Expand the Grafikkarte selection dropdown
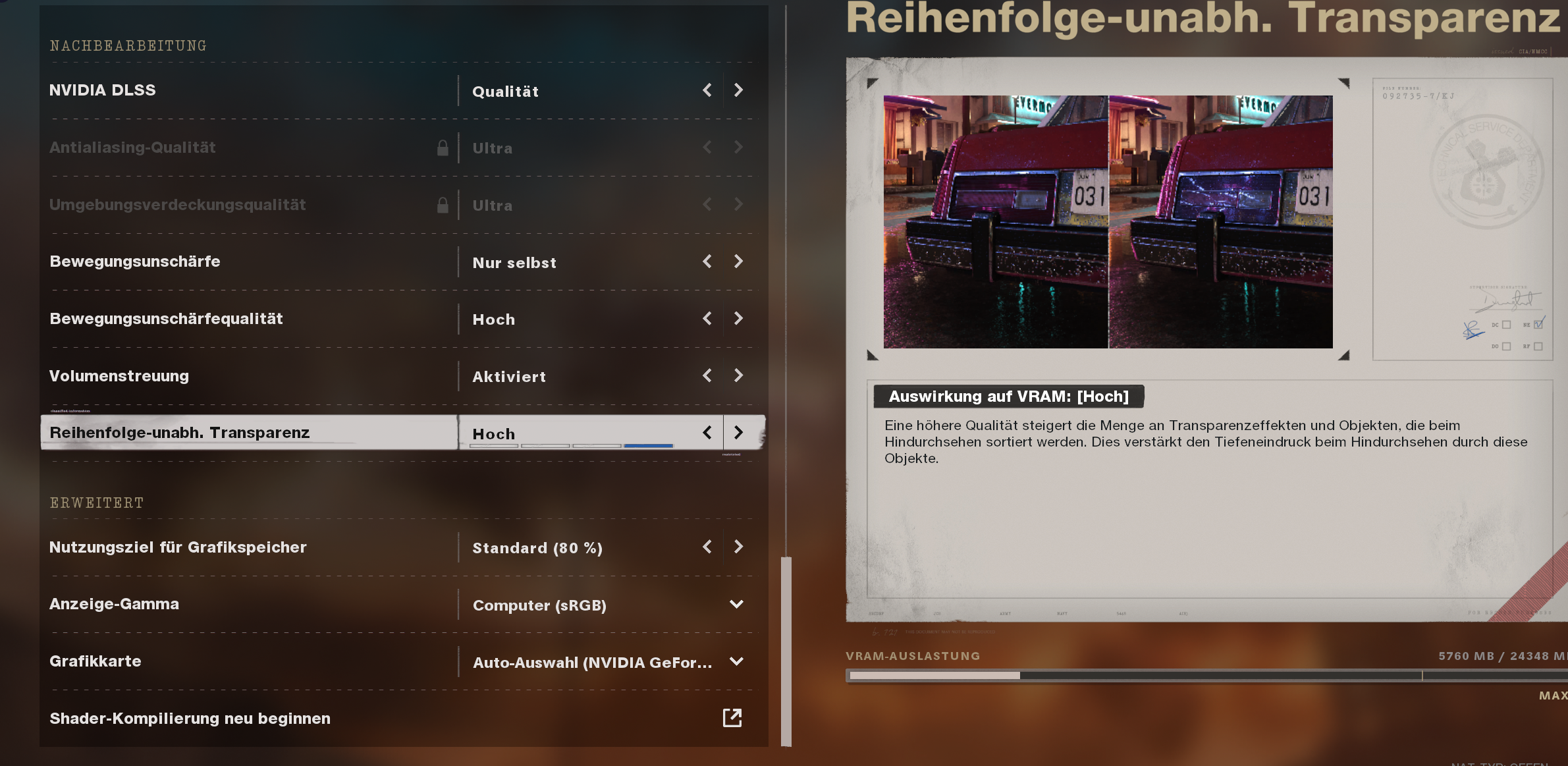Viewport: 1568px width, 766px height. (738, 662)
